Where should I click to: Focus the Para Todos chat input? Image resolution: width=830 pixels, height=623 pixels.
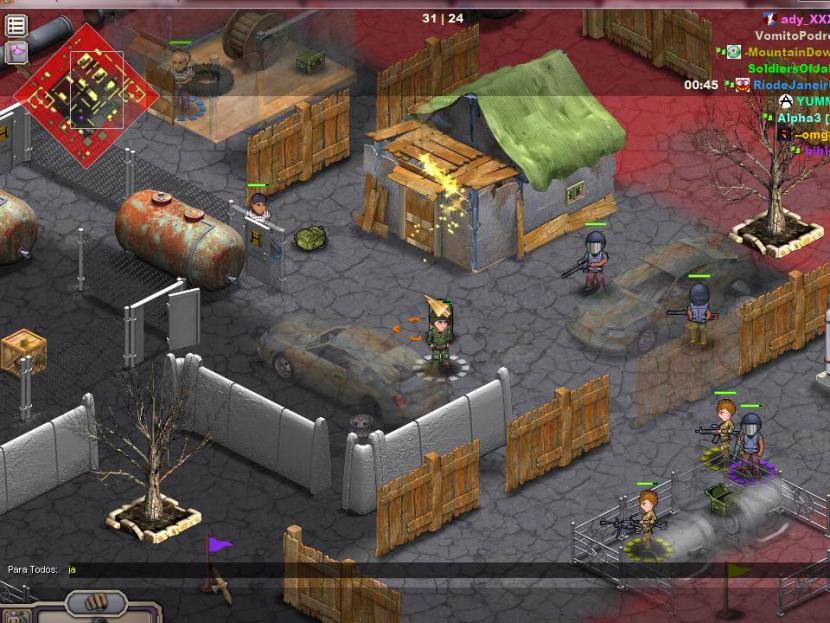(x=300, y=570)
